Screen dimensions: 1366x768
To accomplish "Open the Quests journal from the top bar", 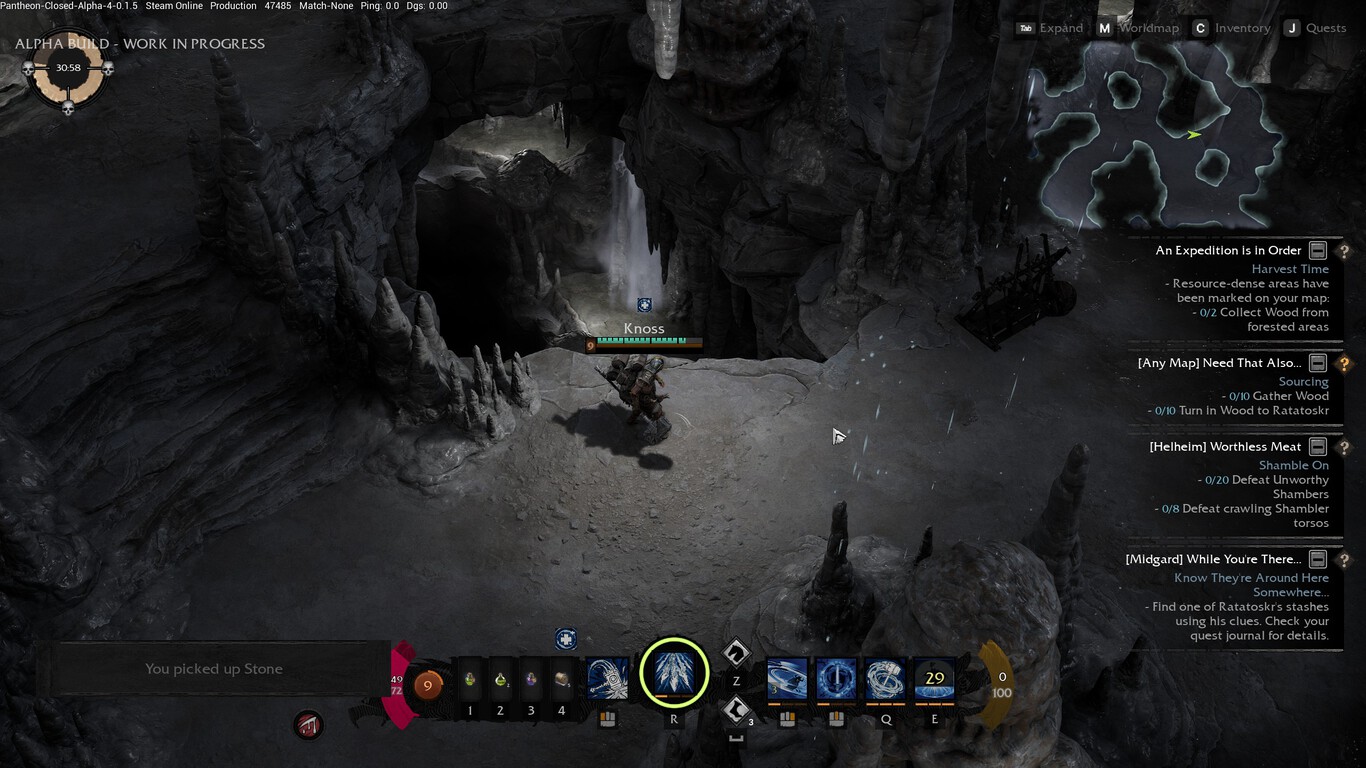I will click(x=1315, y=28).
